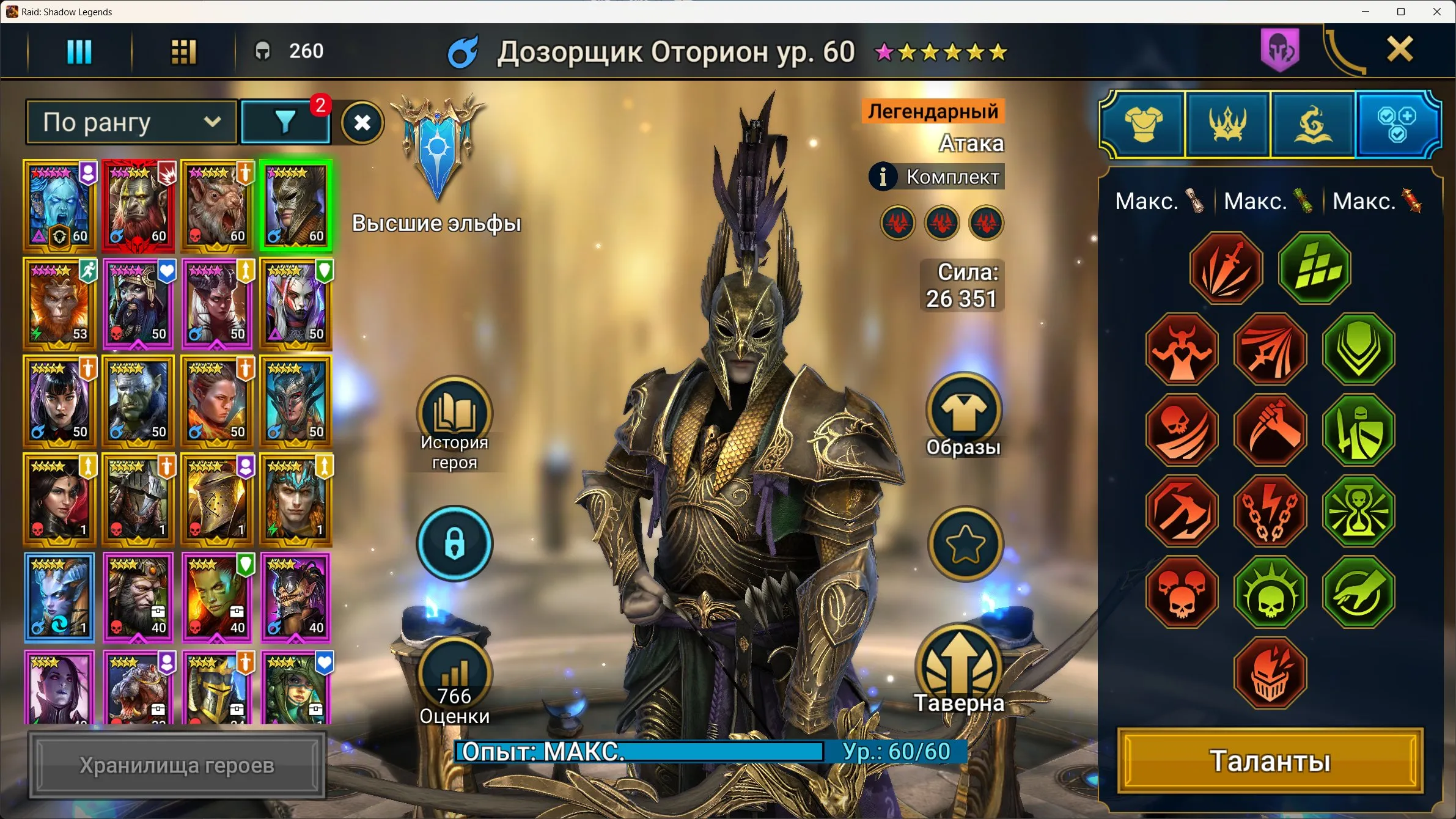
Task: Clear filters with the X button
Action: [362, 122]
